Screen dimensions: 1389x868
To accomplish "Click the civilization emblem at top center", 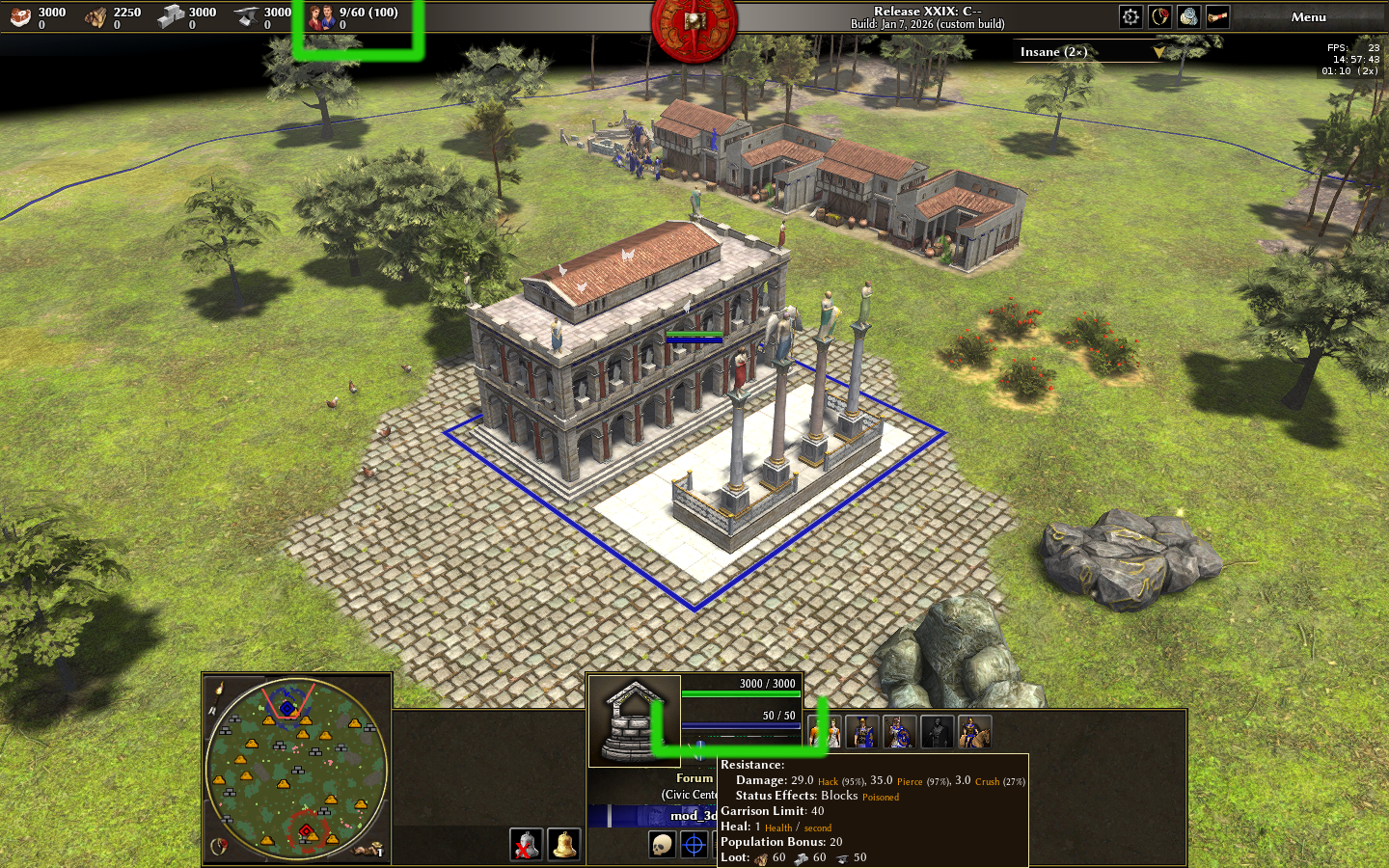I will (x=694, y=21).
